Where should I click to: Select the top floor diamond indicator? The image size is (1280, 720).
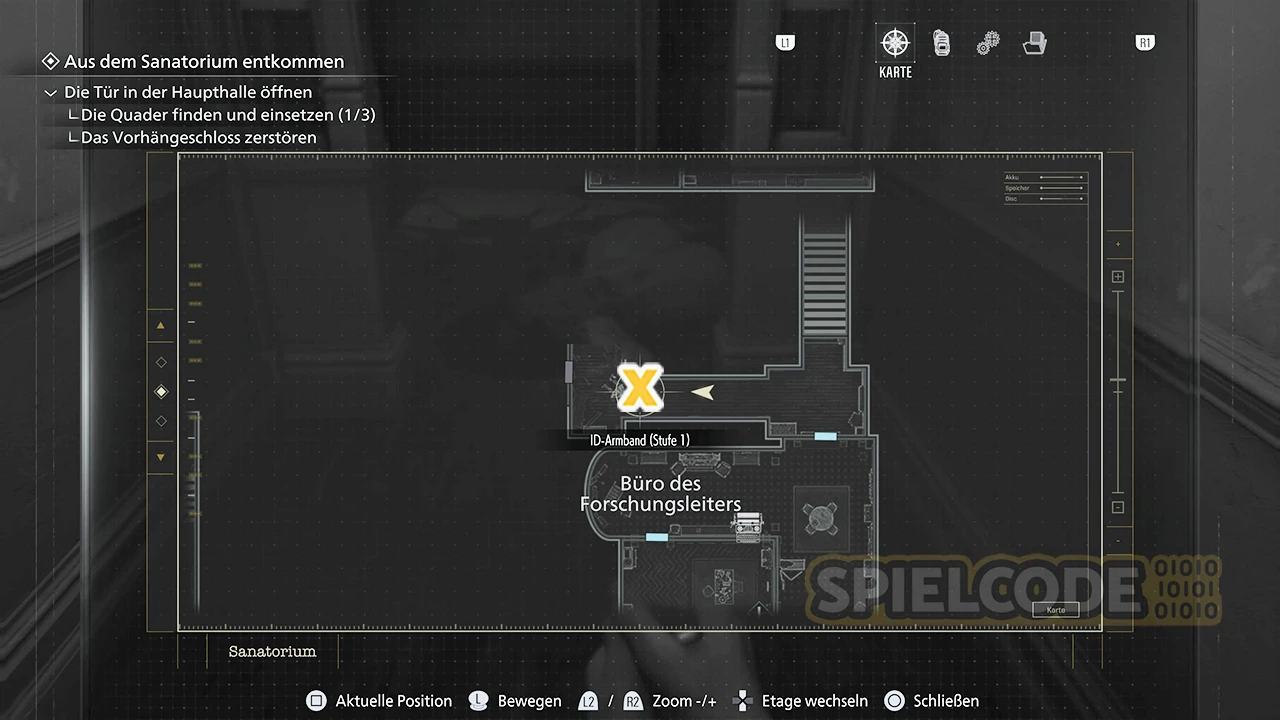point(162,362)
